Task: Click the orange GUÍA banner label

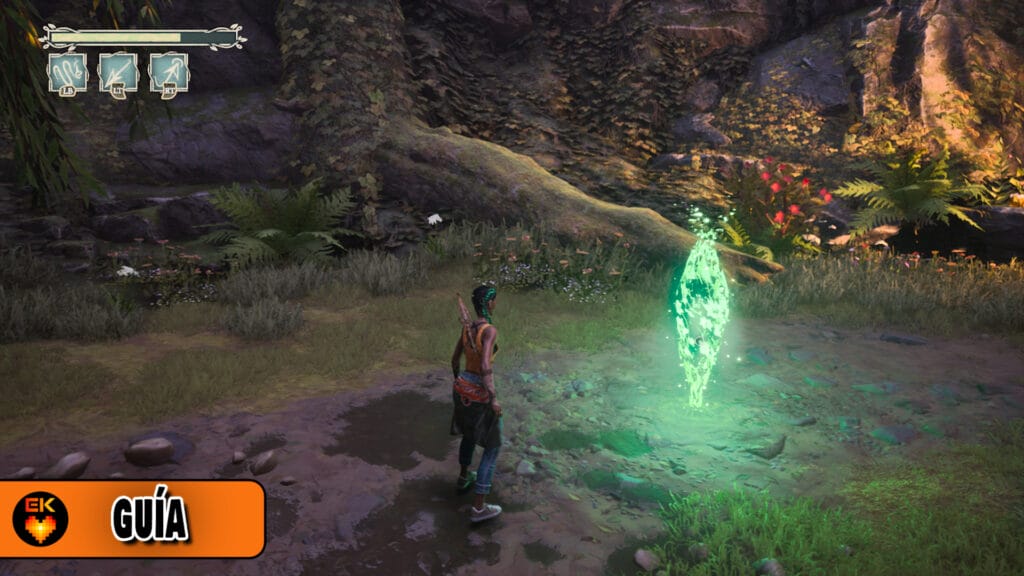Action: (150, 519)
